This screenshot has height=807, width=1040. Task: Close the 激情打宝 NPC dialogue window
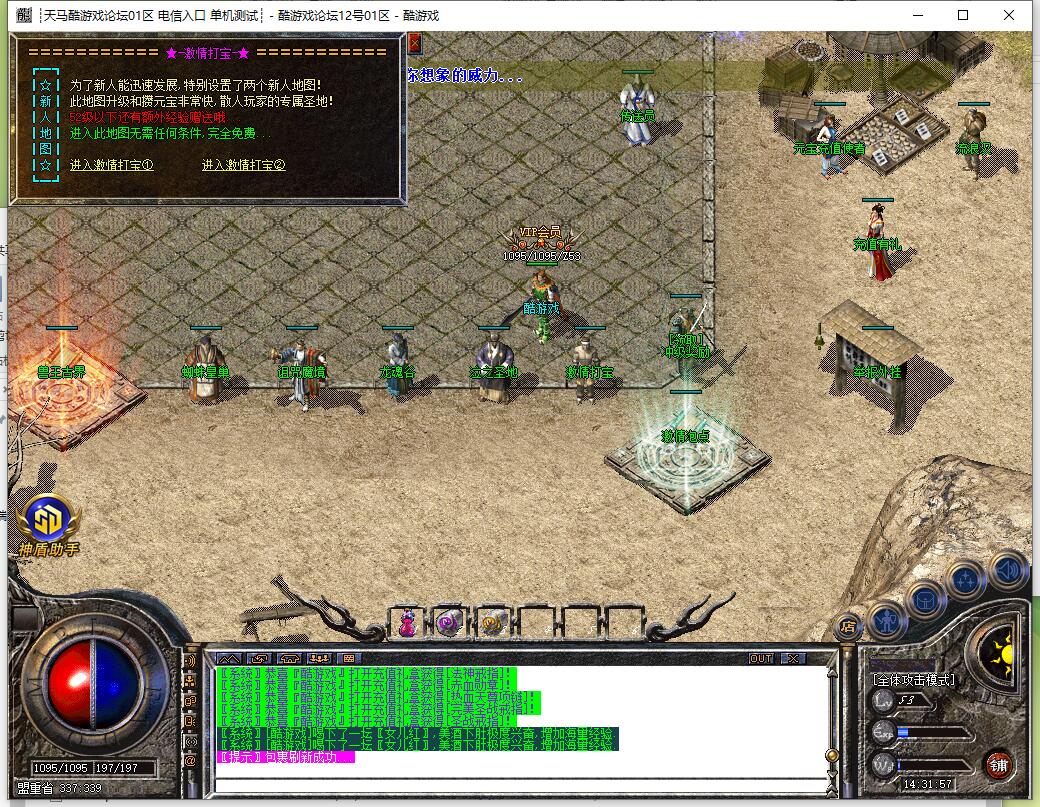coord(415,41)
